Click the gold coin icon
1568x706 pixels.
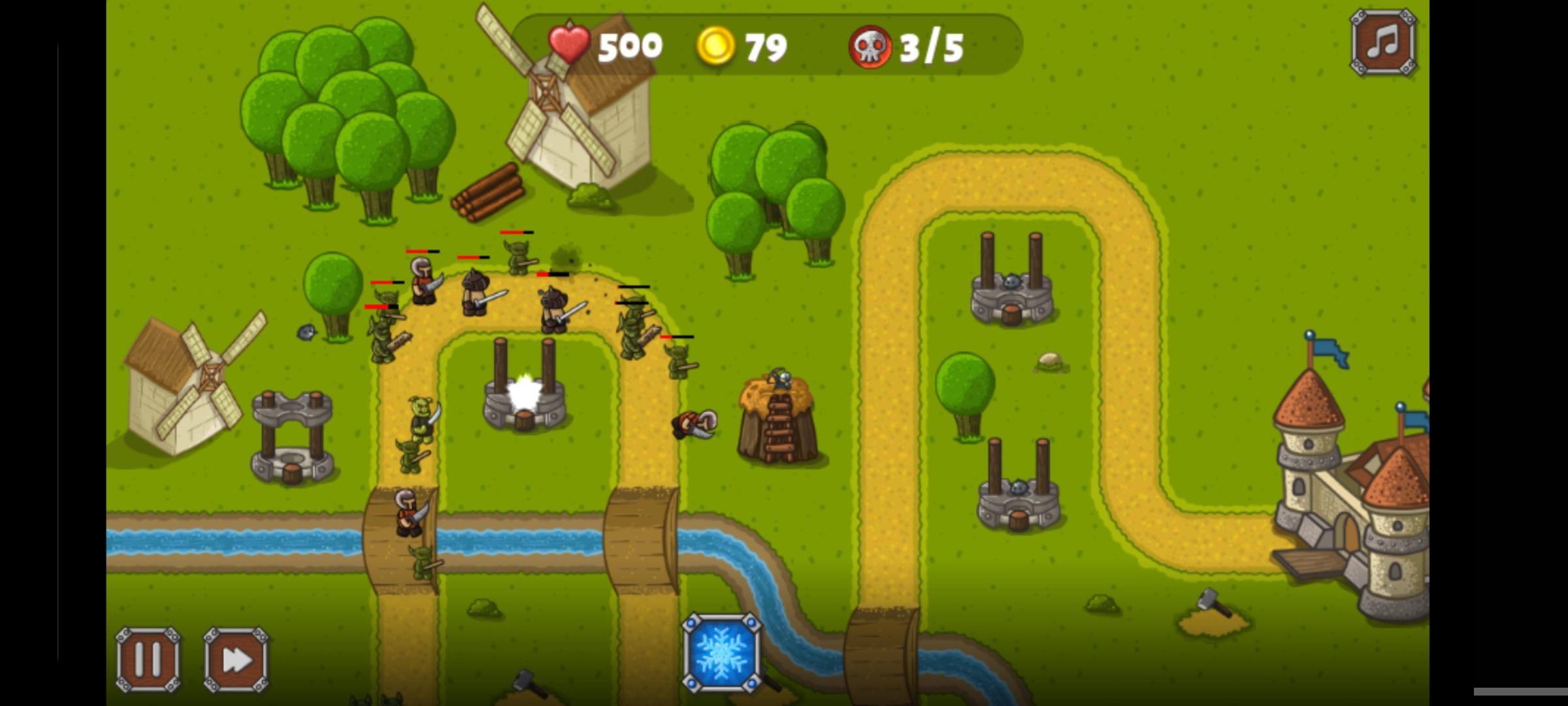point(717,44)
